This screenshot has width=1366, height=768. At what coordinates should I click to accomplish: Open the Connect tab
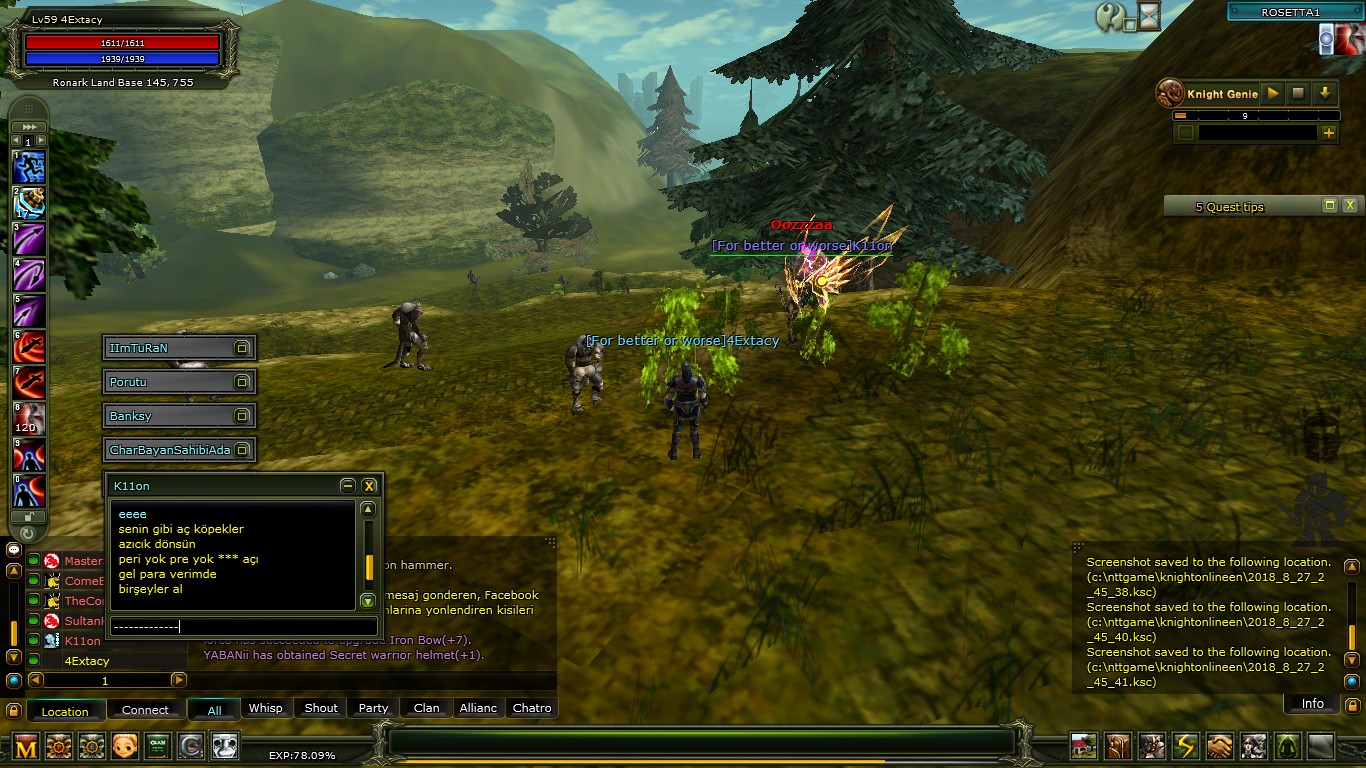tap(145, 710)
